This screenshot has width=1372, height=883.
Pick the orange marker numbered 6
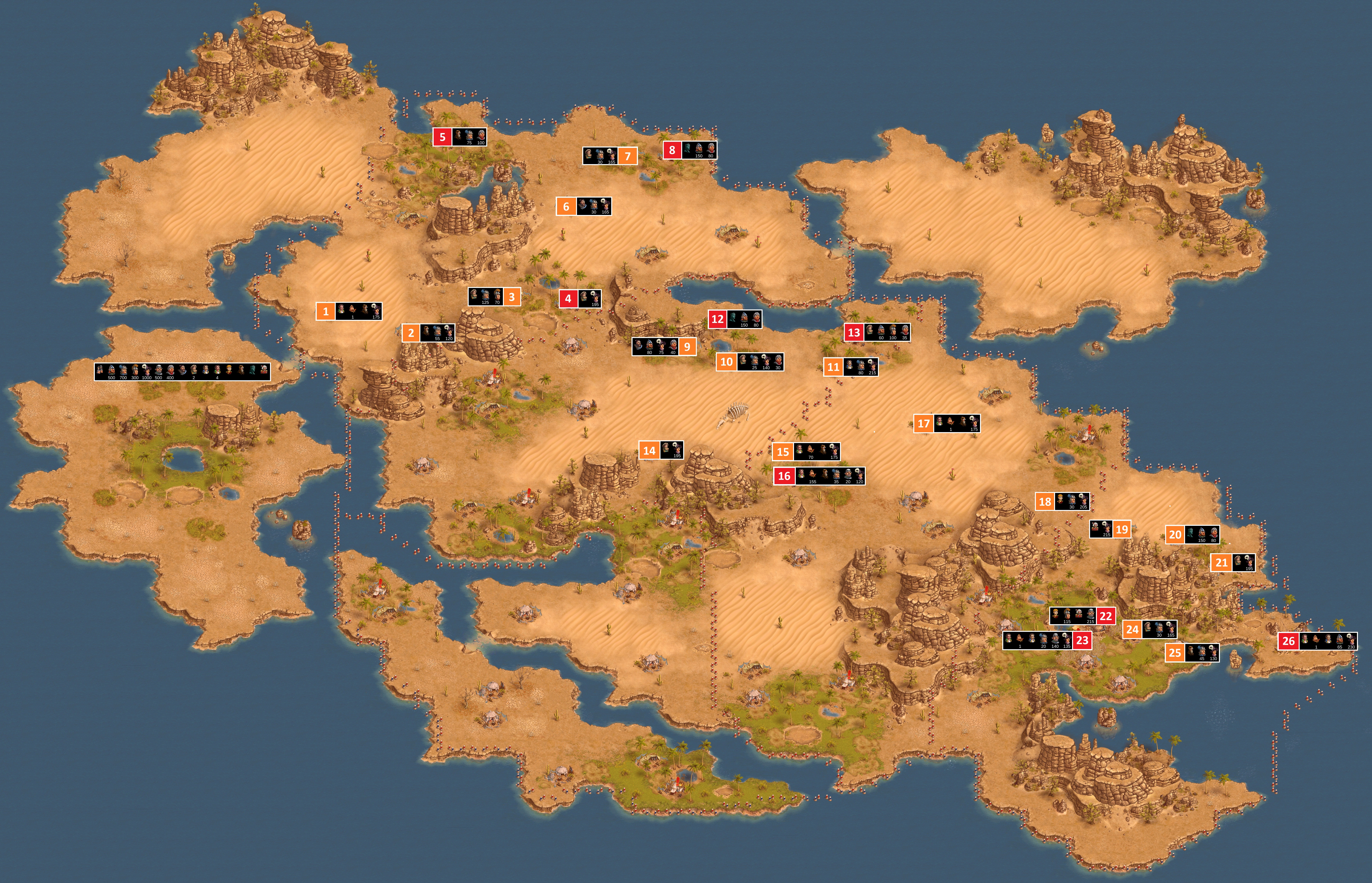[566, 206]
